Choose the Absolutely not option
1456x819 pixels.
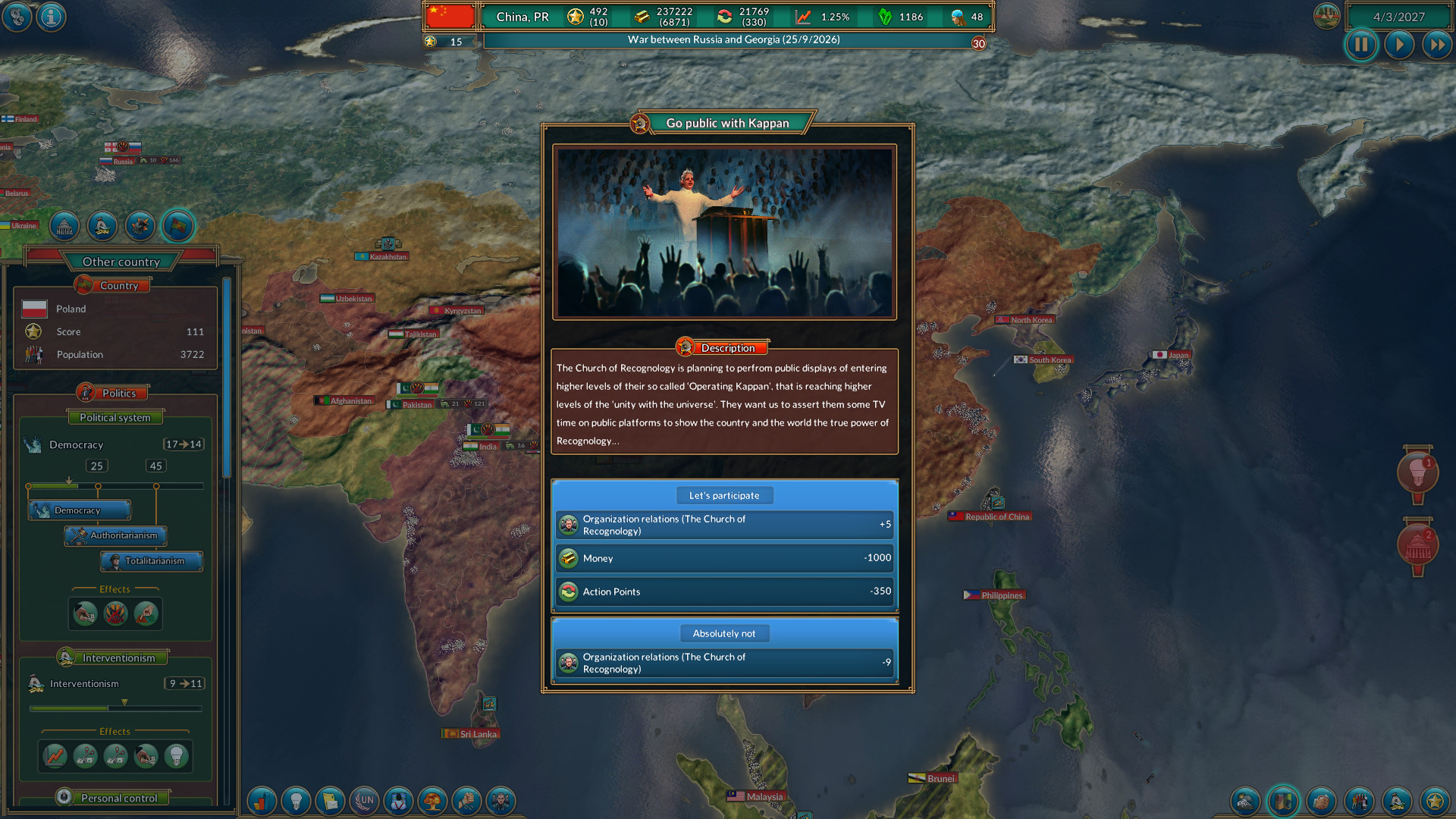[x=724, y=633]
